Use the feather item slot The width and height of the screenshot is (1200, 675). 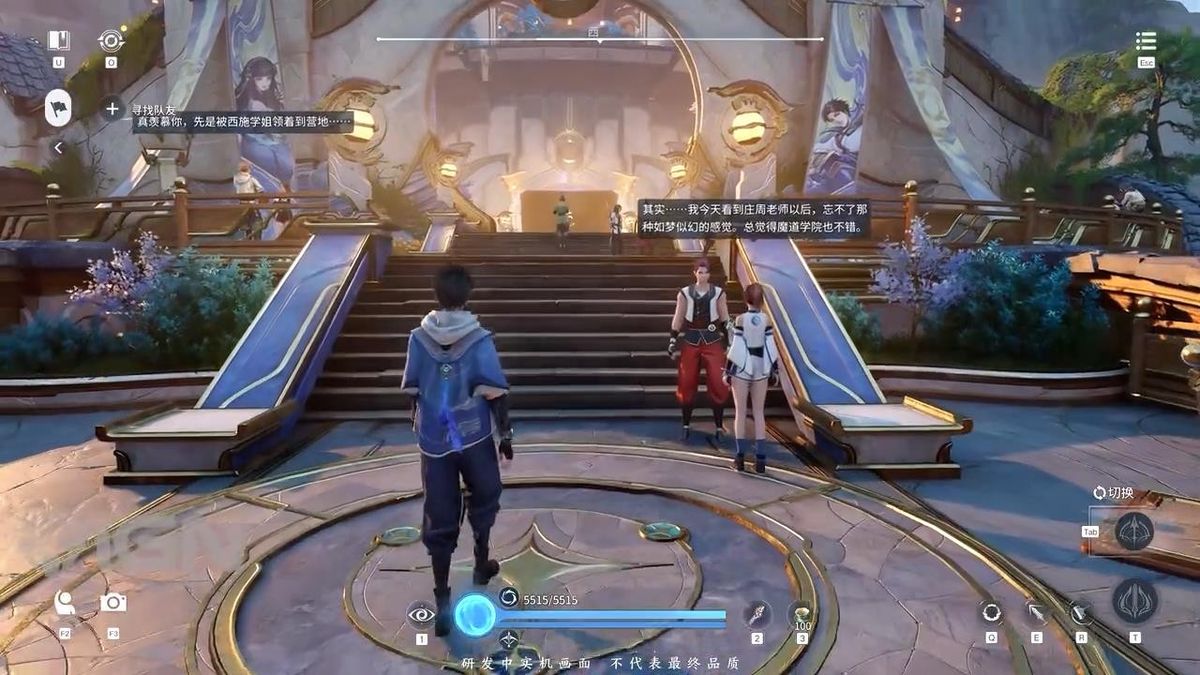757,613
